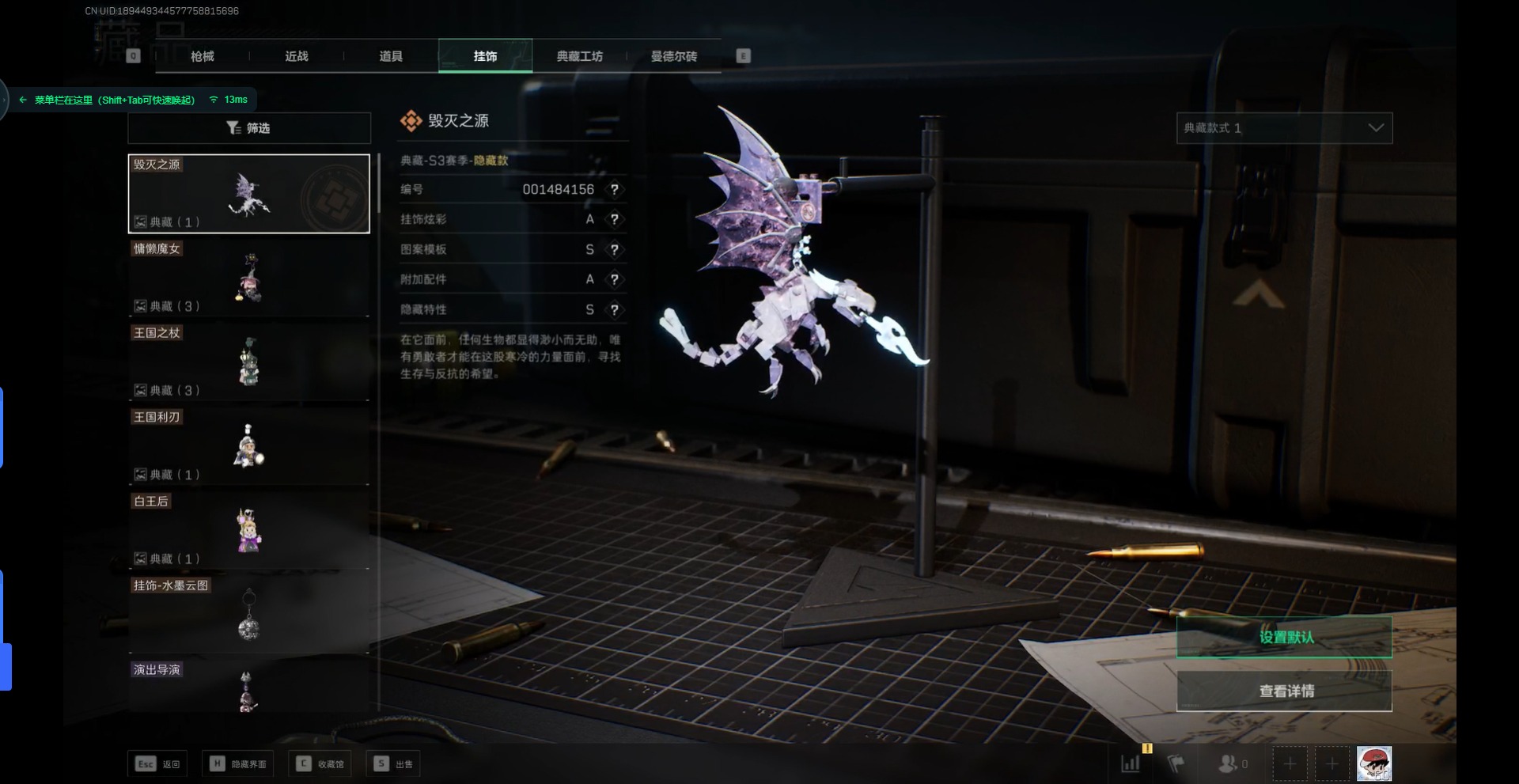Pick the 王国利刃 charm

pyautogui.click(x=249, y=447)
